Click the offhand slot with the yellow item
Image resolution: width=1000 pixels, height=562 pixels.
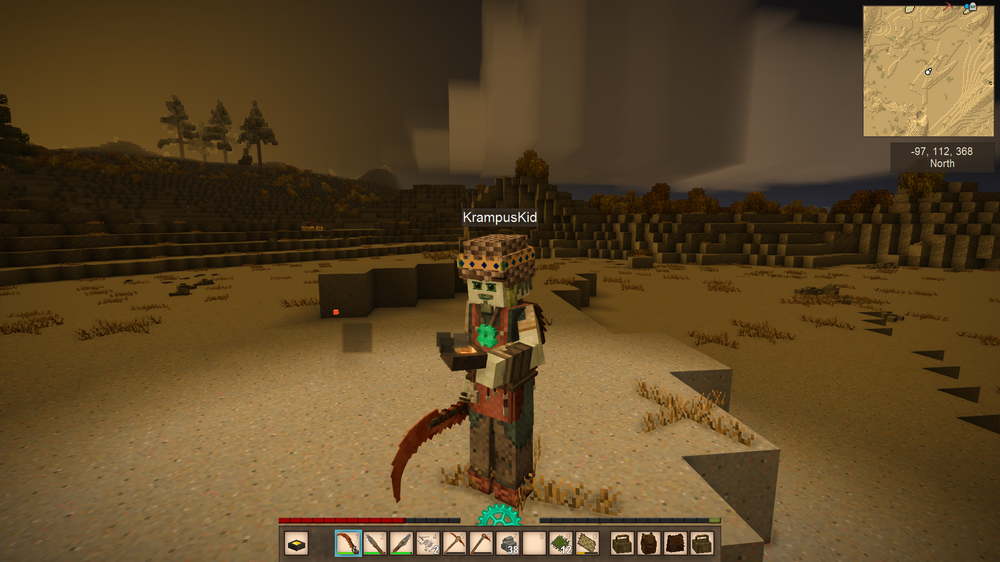point(297,544)
